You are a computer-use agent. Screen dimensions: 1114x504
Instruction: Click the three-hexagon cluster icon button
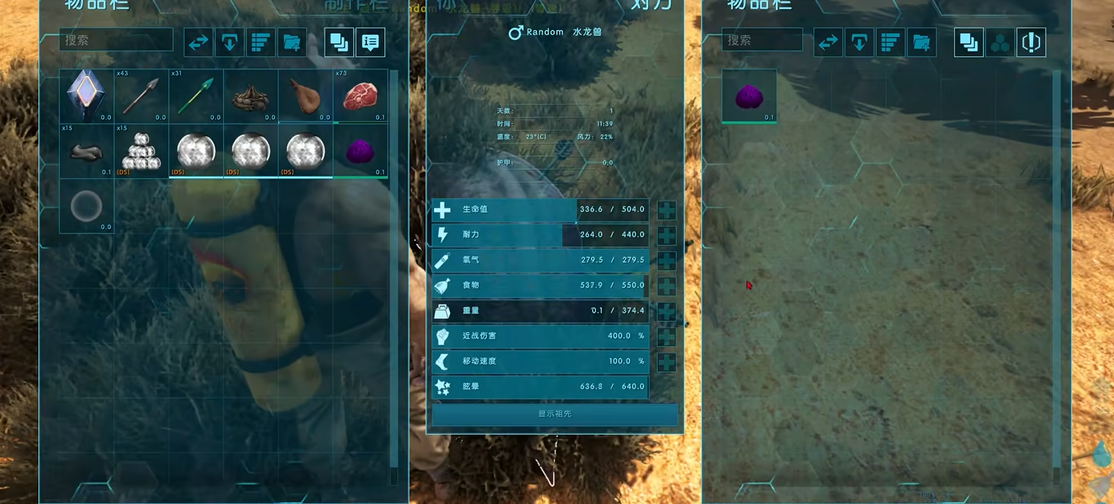tap(999, 42)
